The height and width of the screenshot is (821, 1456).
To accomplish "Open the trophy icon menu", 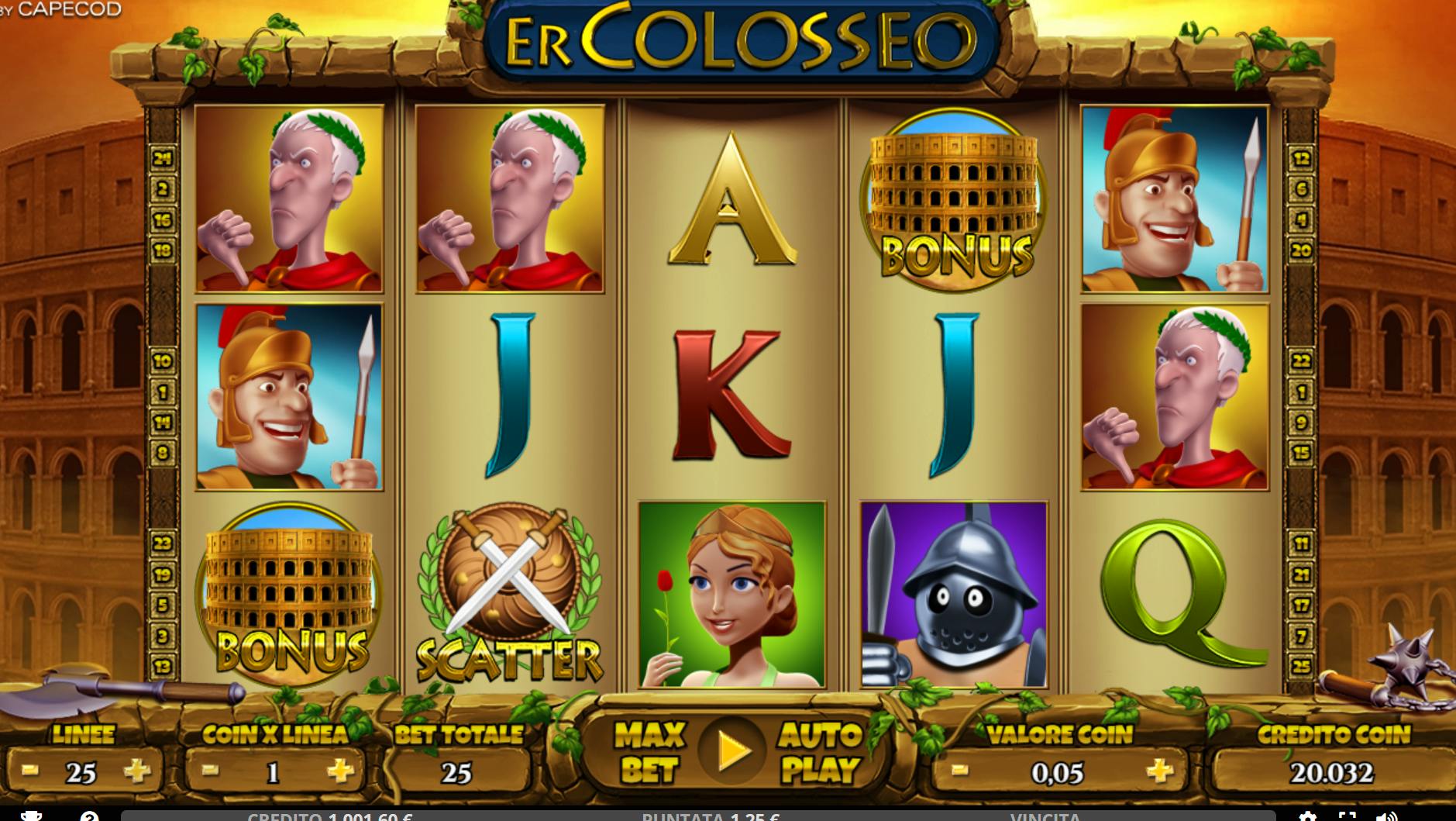I will (31, 816).
